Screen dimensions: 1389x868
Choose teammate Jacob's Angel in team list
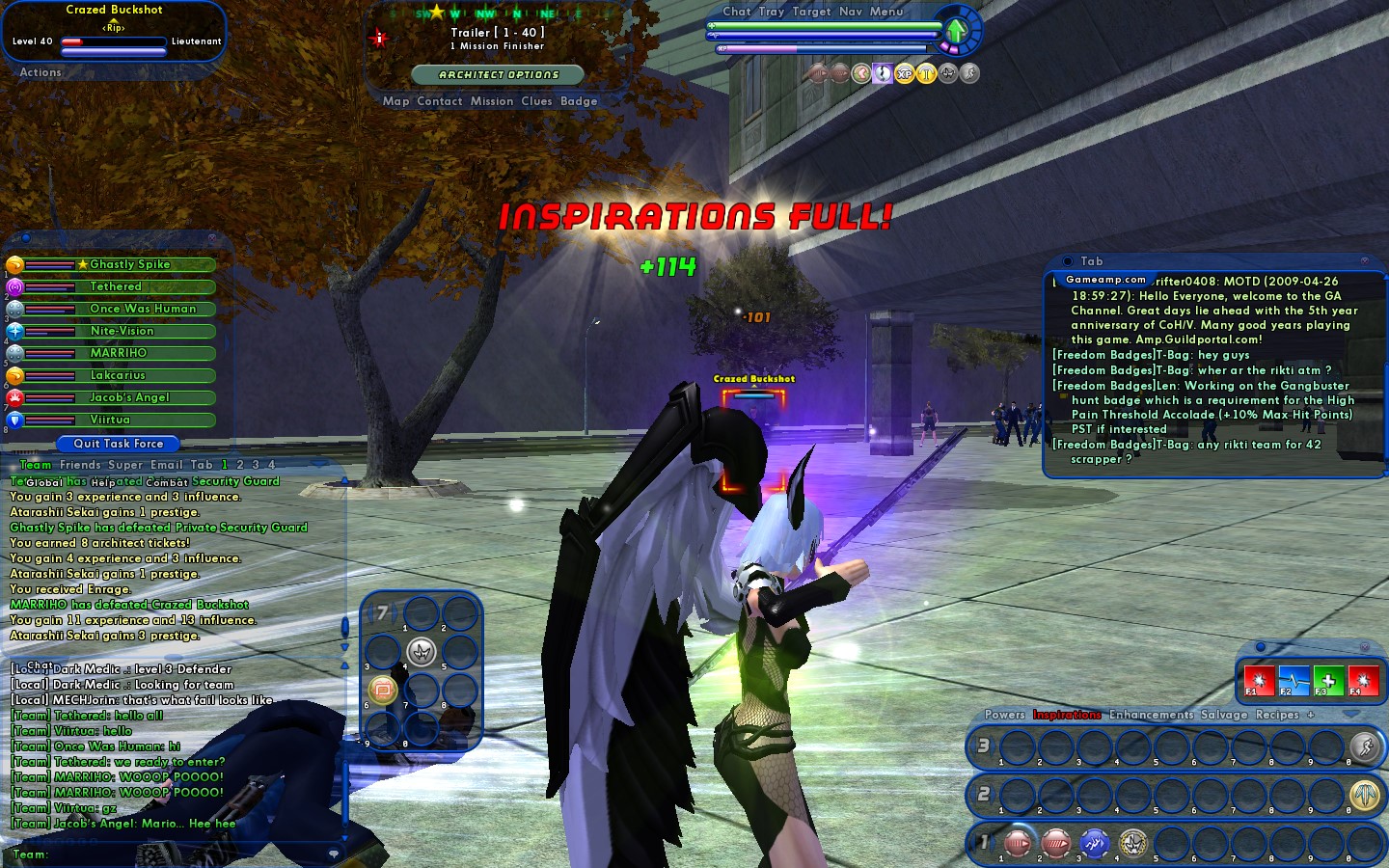pyautogui.click(x=129, y=397)
